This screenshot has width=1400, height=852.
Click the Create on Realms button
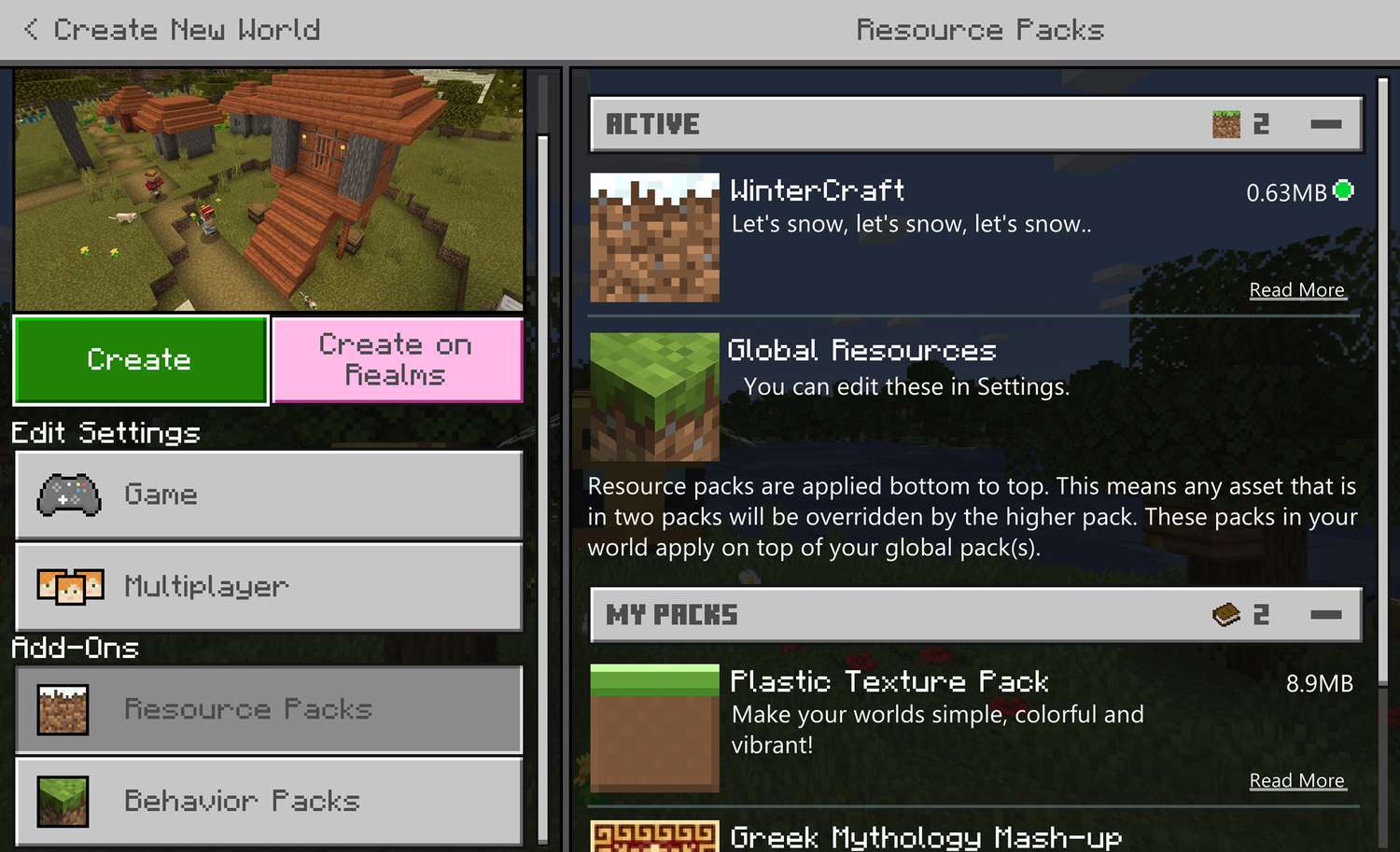(396, 360)
